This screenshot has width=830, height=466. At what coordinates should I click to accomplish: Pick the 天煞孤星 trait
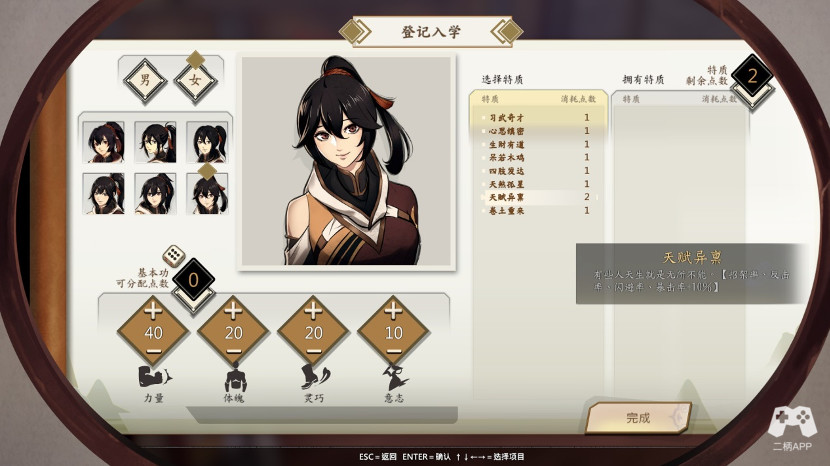(538, 184)
